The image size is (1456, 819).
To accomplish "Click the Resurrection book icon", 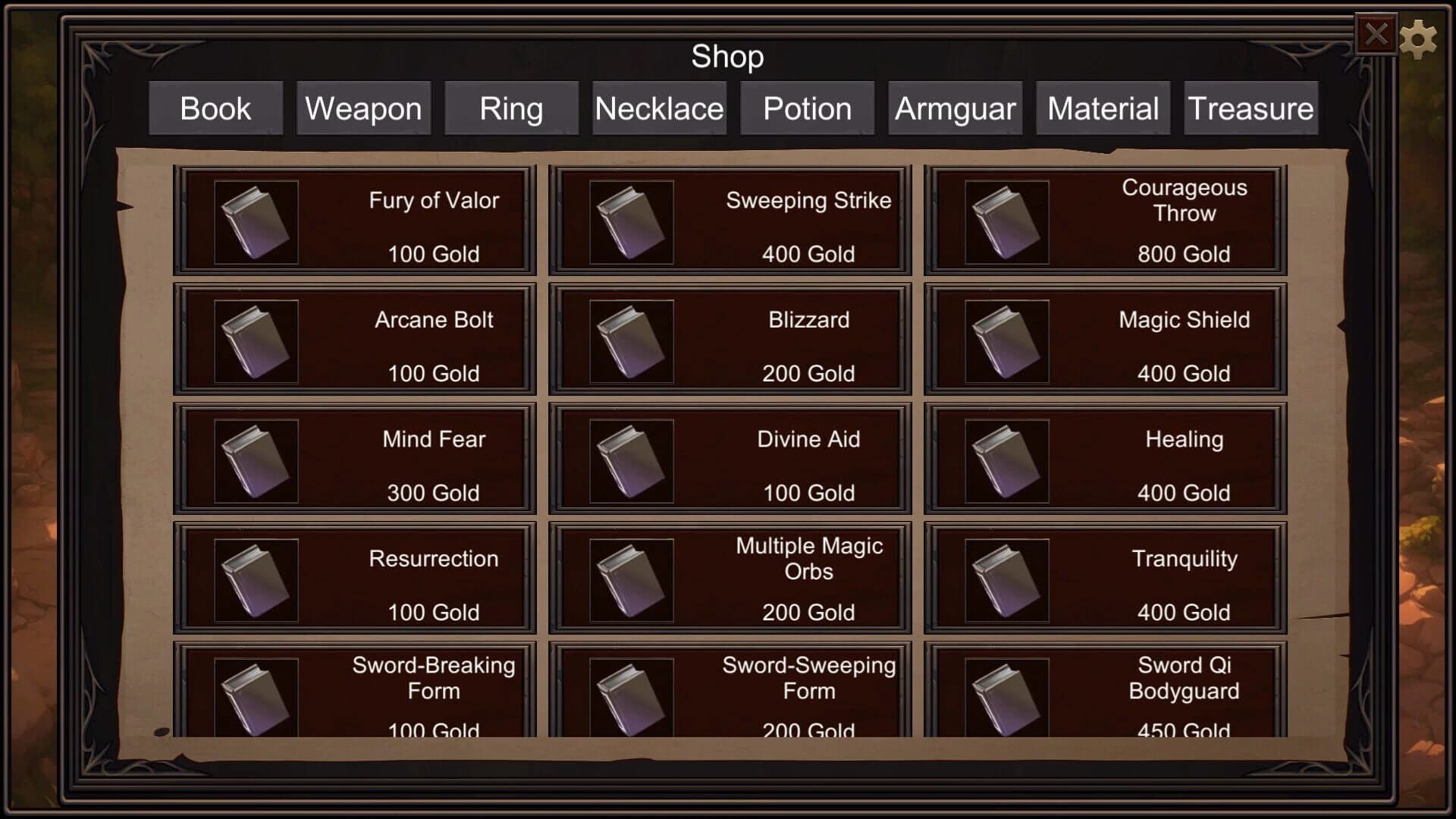I will (x=256, y=578).
